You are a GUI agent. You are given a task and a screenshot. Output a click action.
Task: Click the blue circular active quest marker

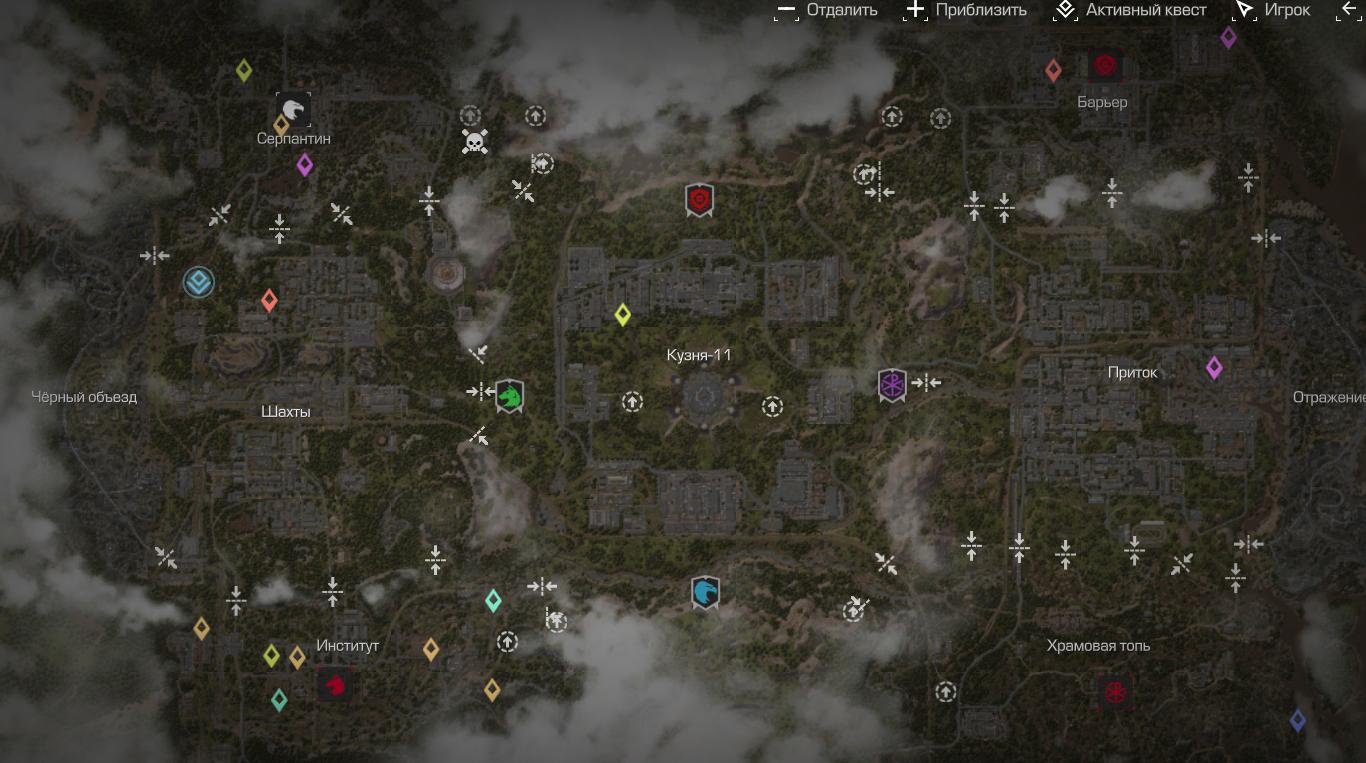click(x=199, y=283)
